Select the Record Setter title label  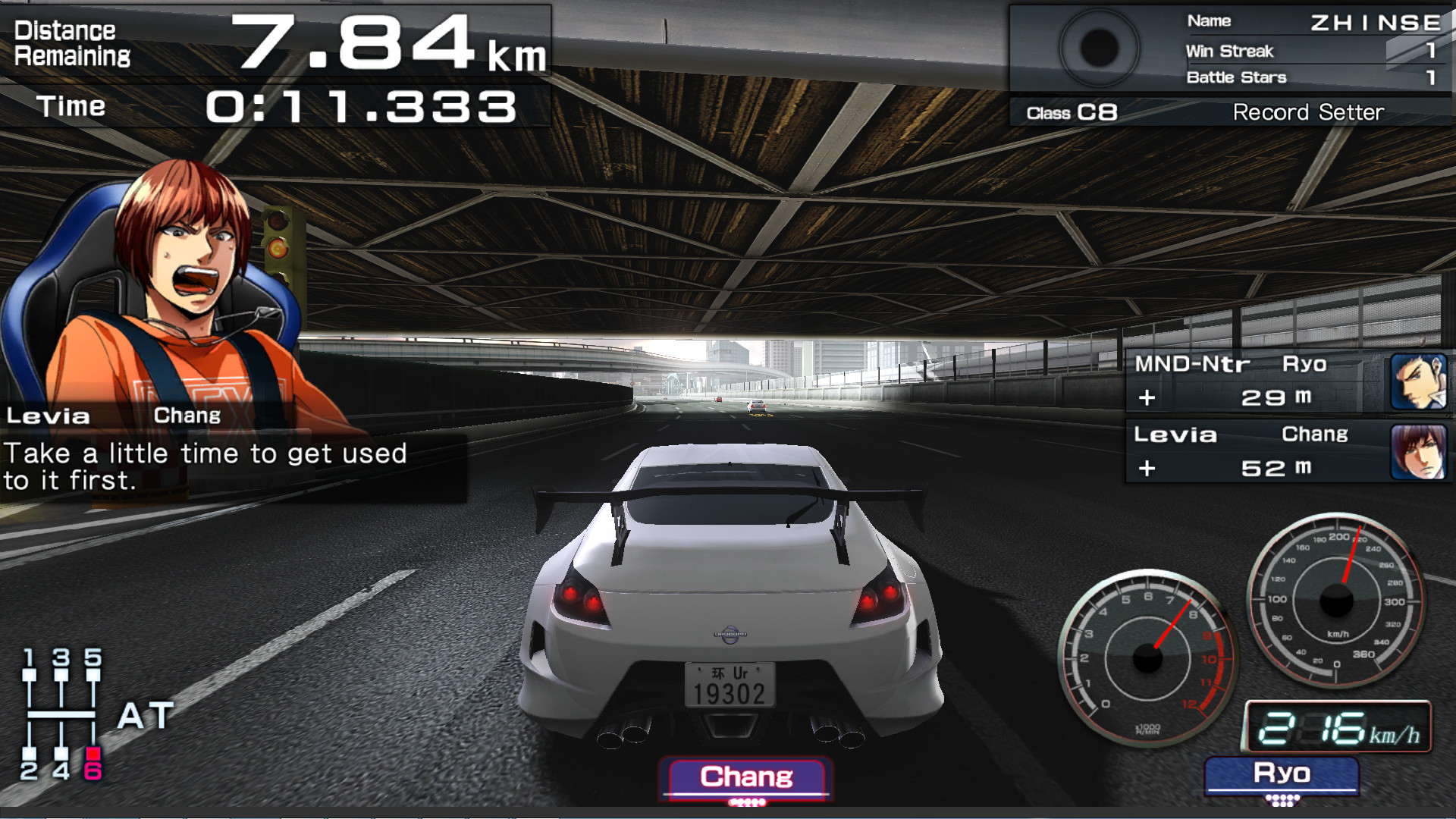[1308, 111]
